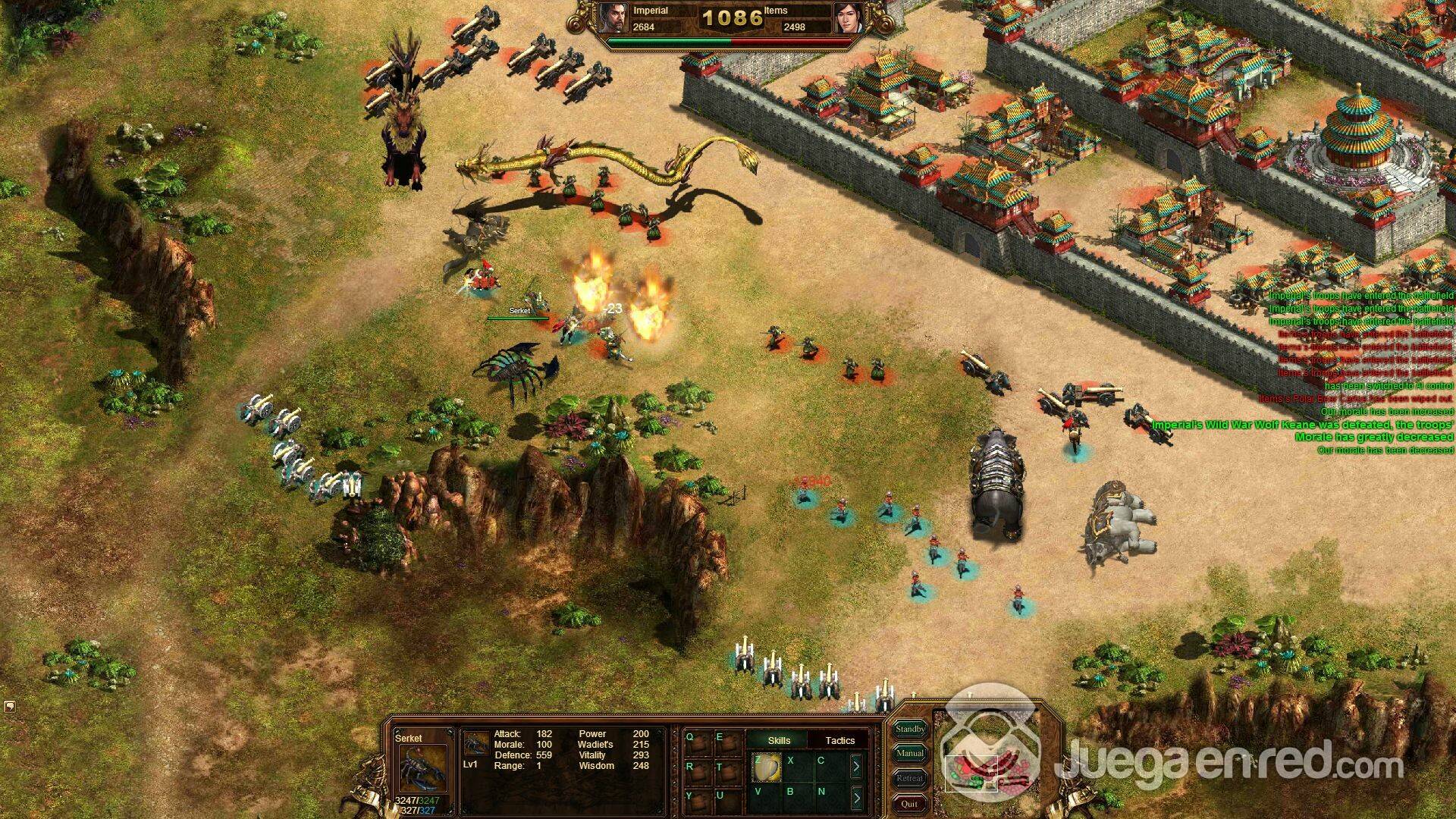Order troops with the Retreat button
Viewport: 1456px width, 819px height.
coord(910,778)
